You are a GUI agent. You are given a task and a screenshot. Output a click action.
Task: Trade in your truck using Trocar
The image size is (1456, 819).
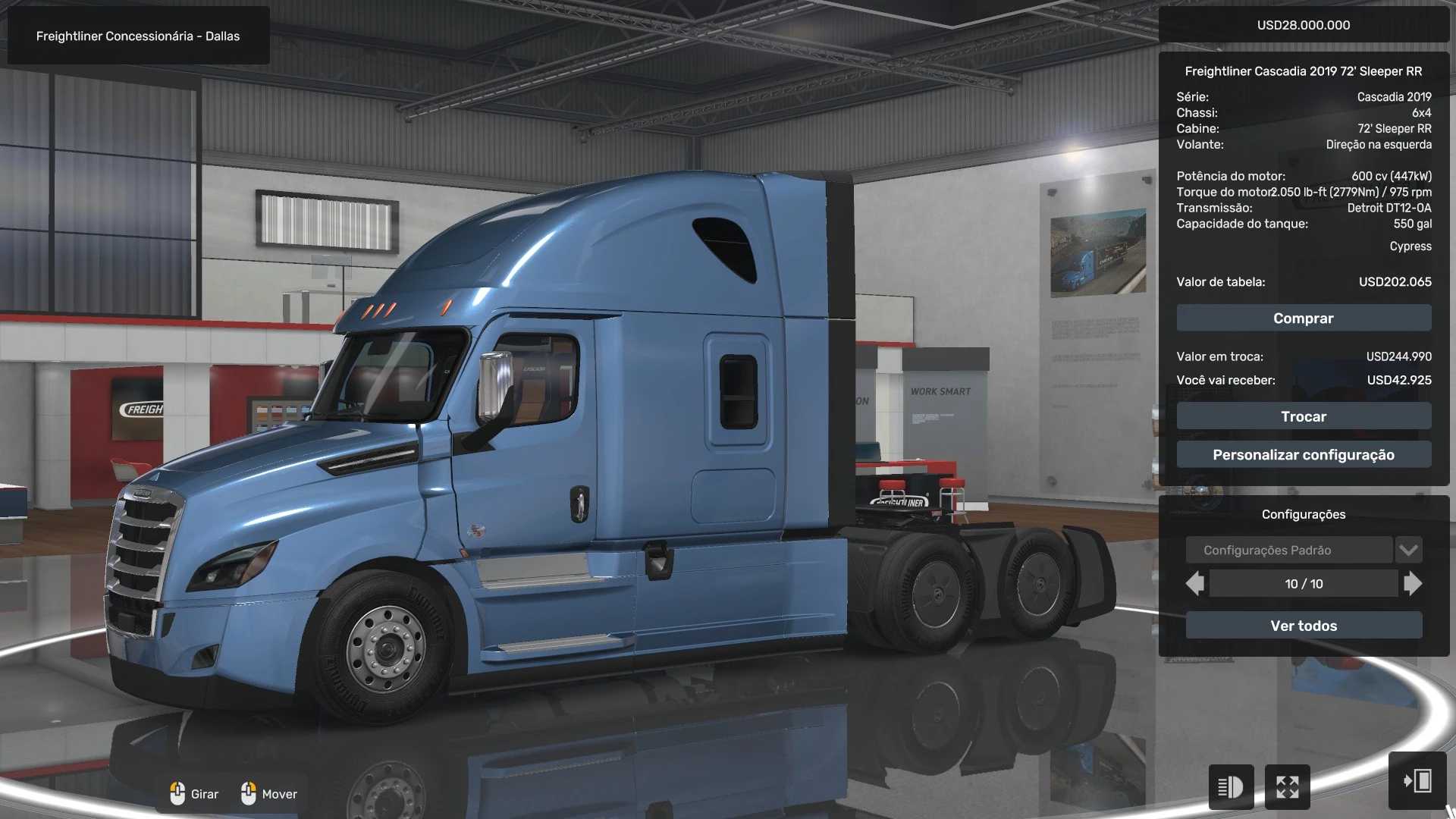[x=1303, y=416]
